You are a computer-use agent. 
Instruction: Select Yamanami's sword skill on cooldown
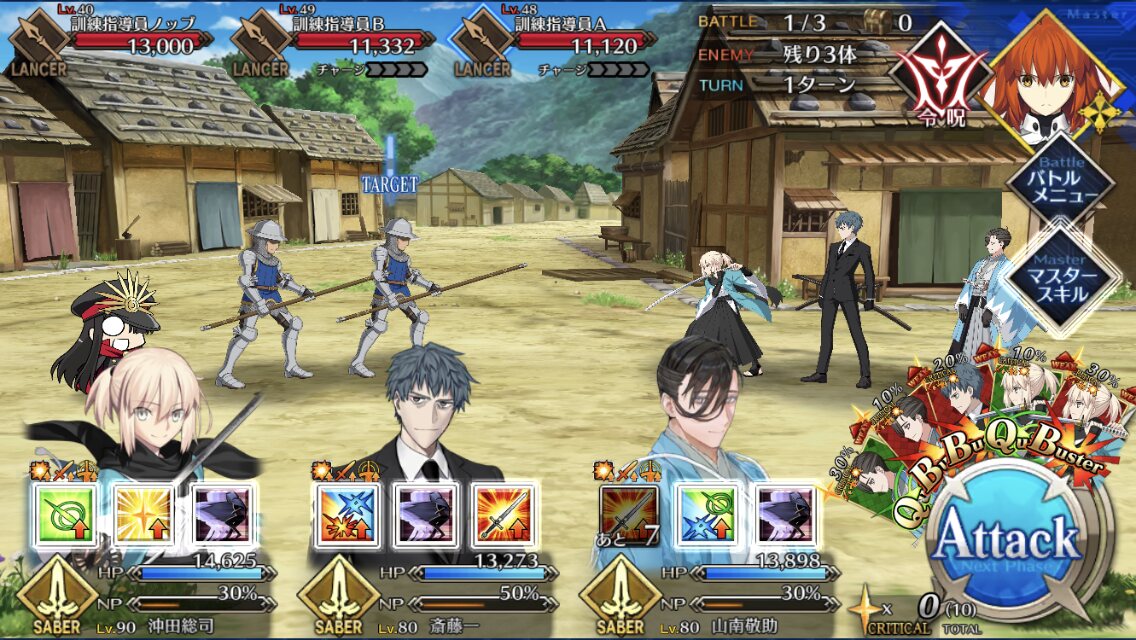[628, 515]
